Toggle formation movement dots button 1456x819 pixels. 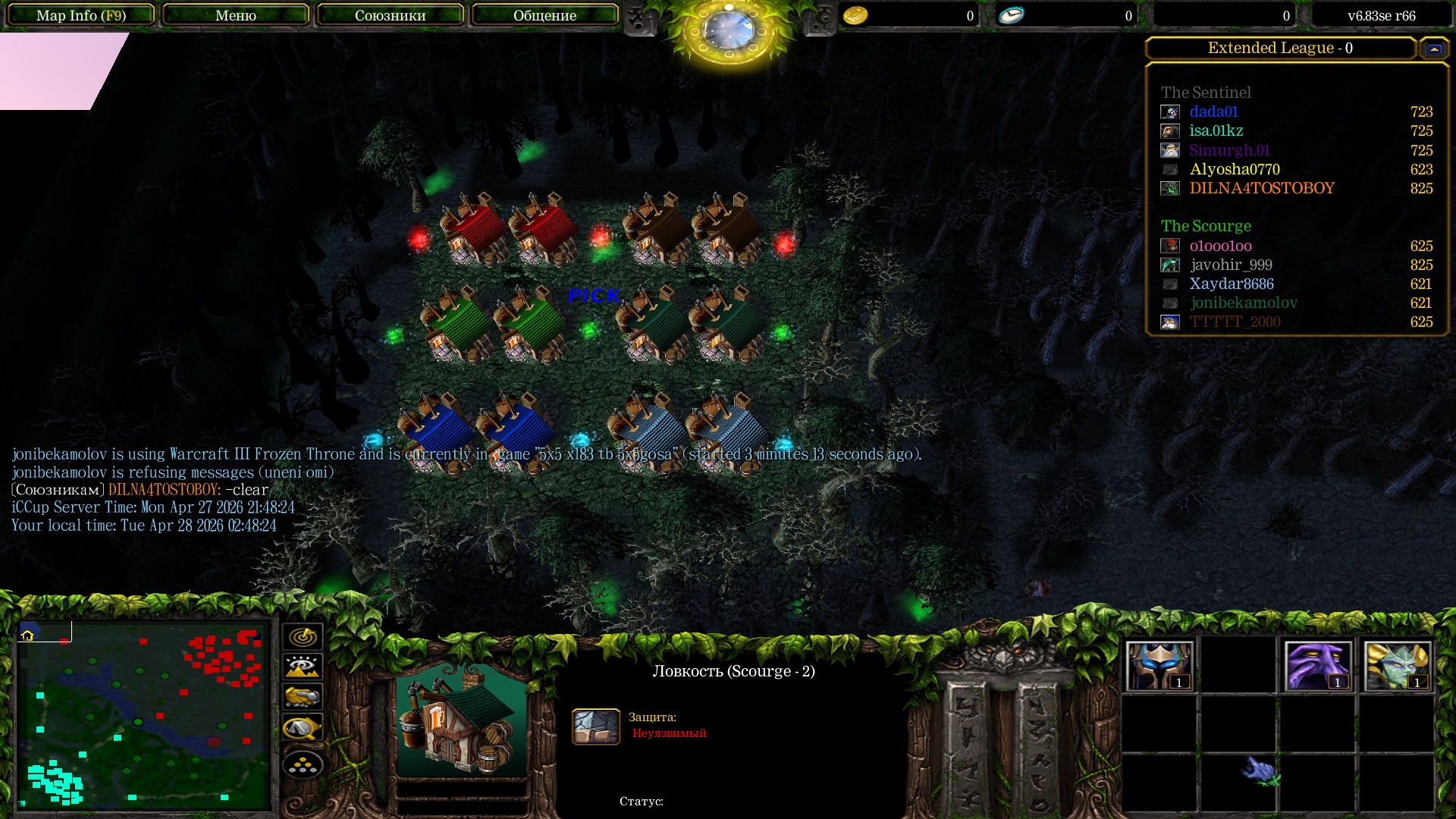303,764
